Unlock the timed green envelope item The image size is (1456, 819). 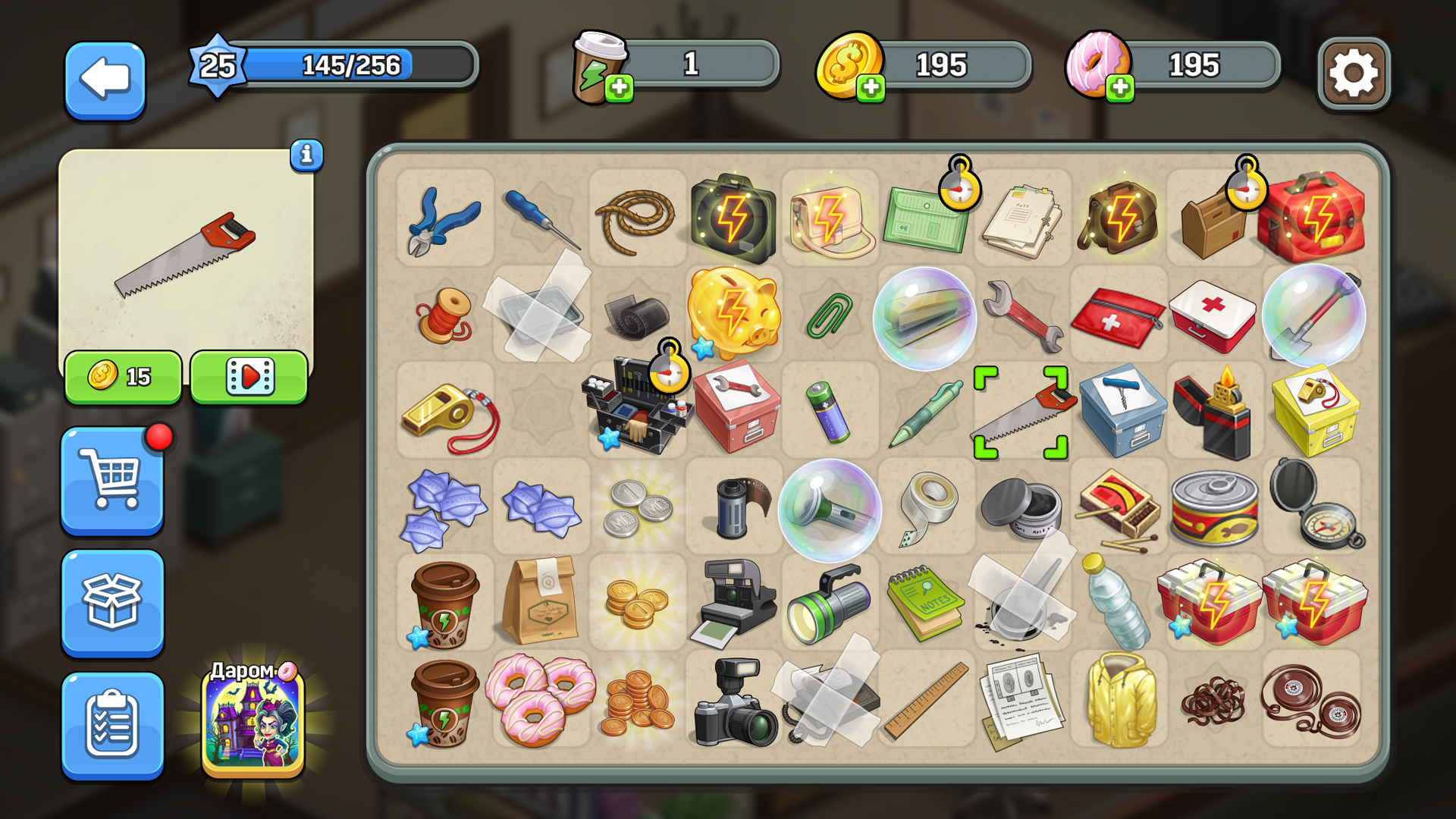click(x=925, y=218)
